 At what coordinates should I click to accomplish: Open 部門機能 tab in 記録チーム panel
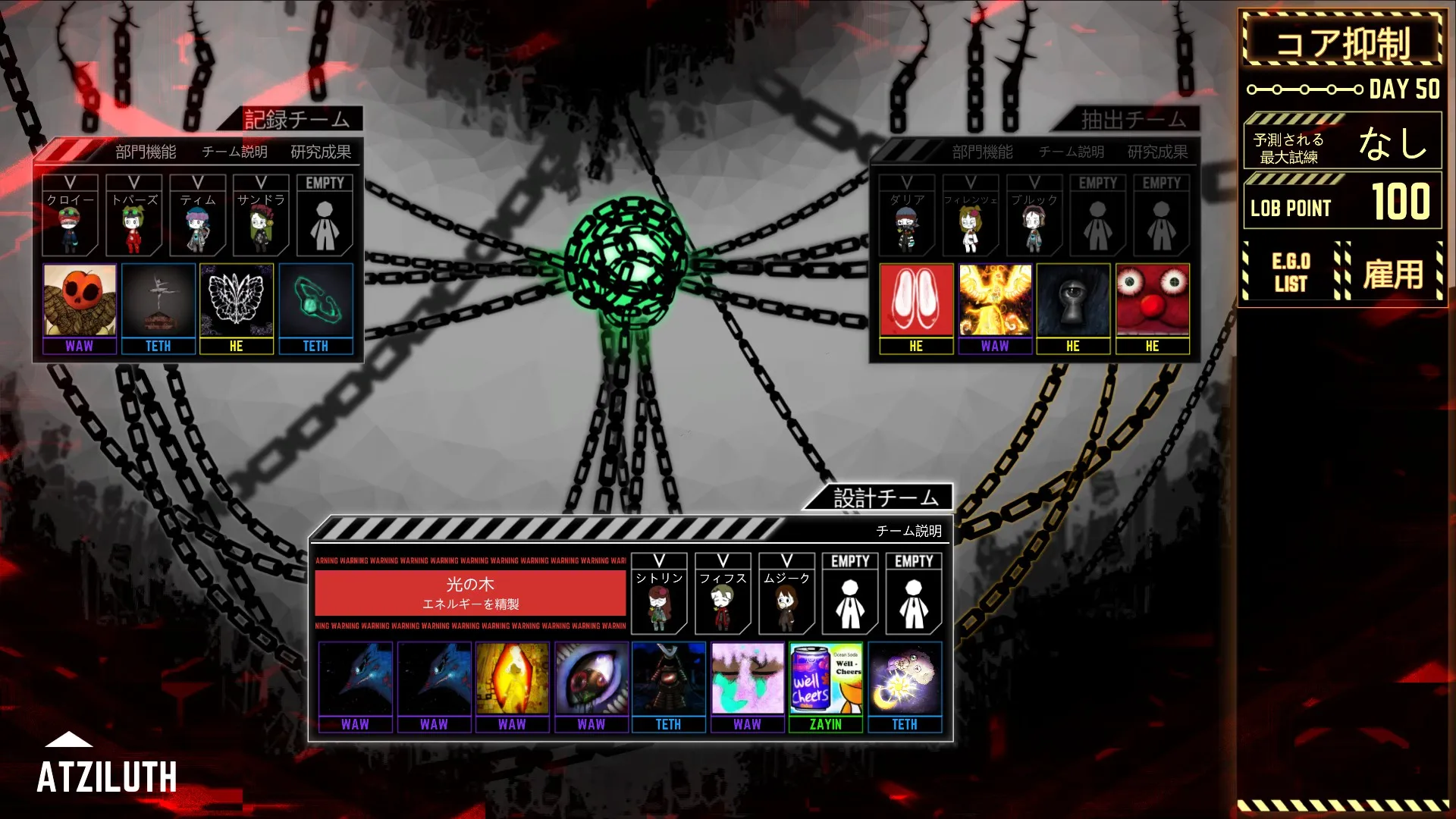point(146,152)
